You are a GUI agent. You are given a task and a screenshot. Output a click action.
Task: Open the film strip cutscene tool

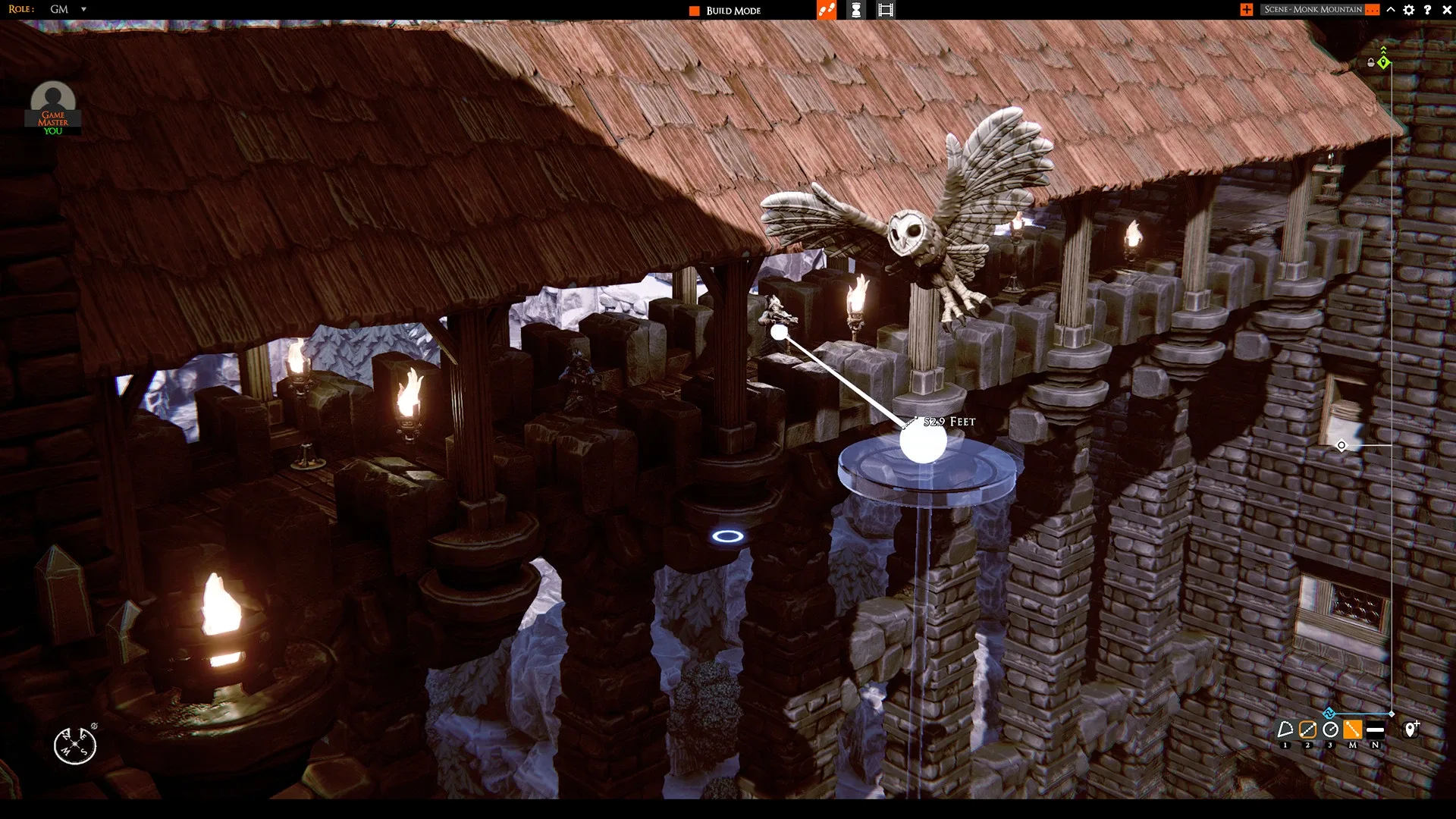[884, 10]
